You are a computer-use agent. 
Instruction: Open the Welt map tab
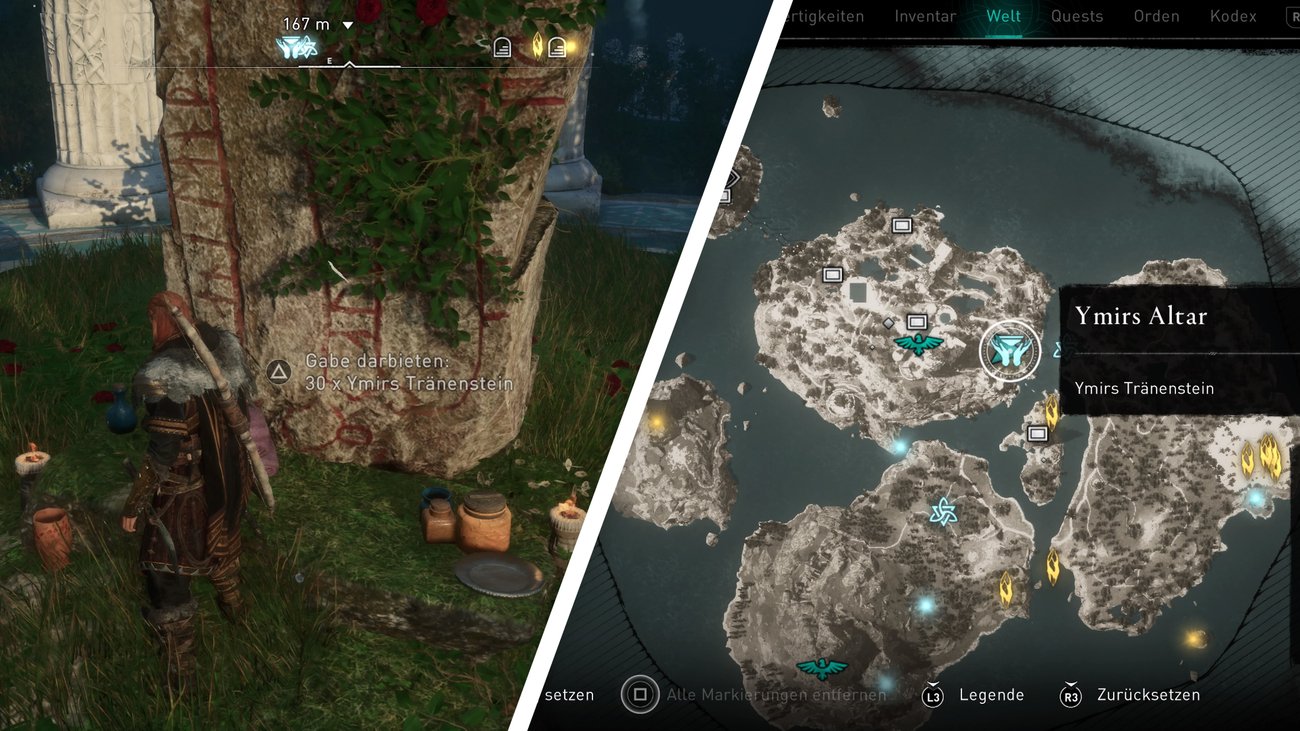(x=1003, y=16)
